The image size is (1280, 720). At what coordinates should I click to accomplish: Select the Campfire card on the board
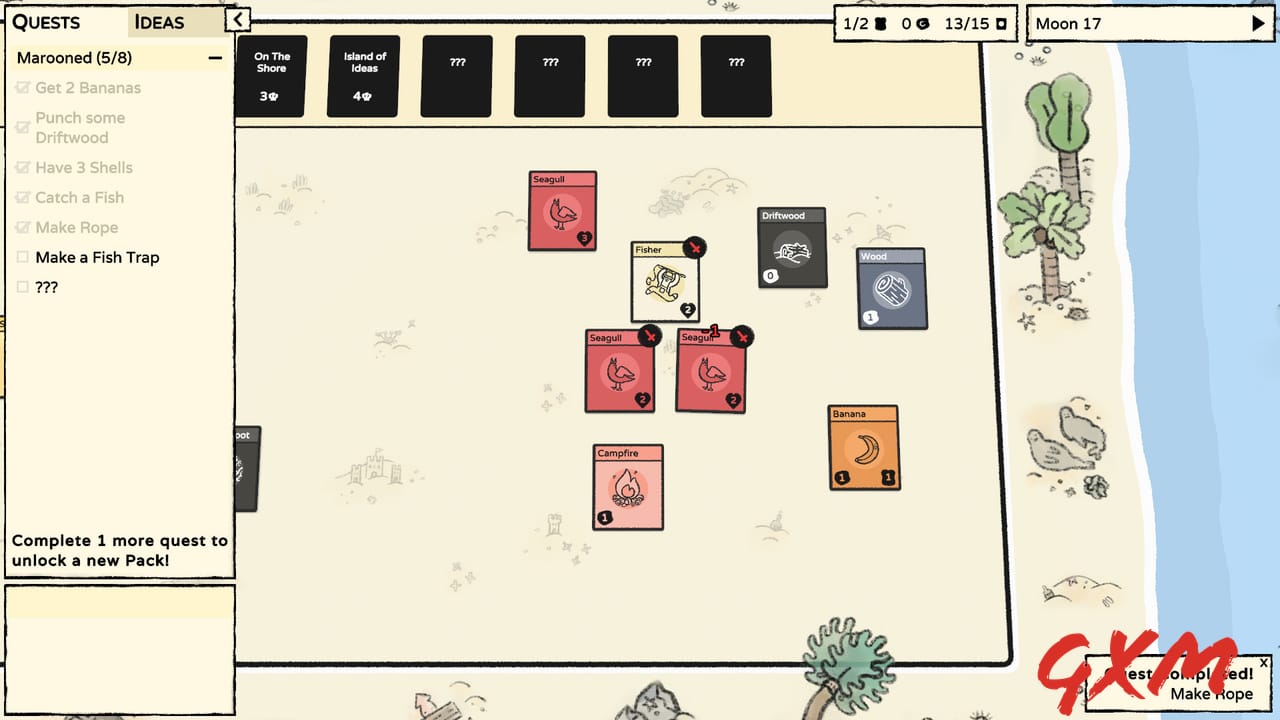point(627,487)
